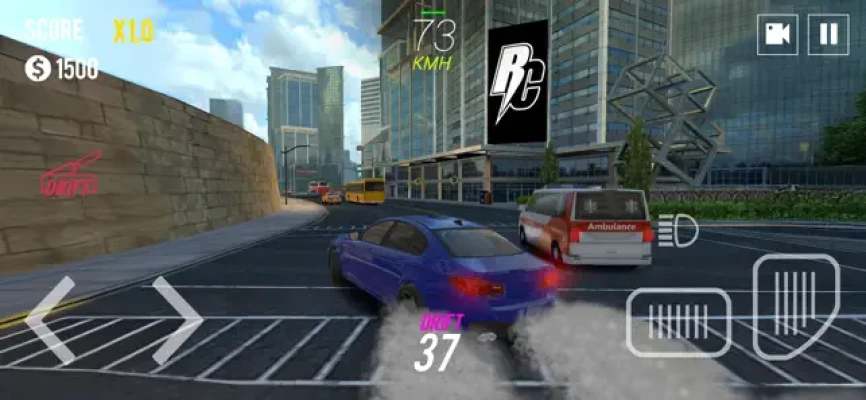Tap the gas pedal

tap(795, 305)
